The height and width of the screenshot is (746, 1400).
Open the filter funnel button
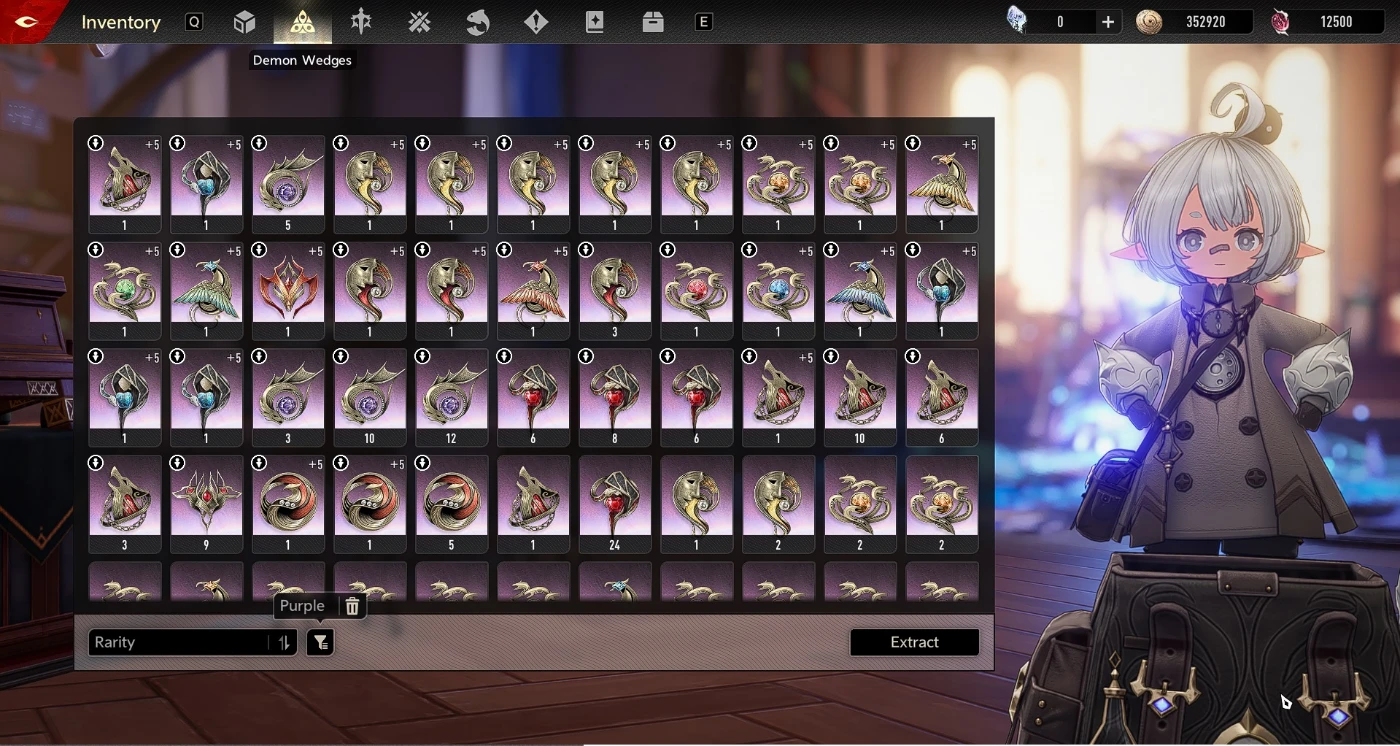320,642
